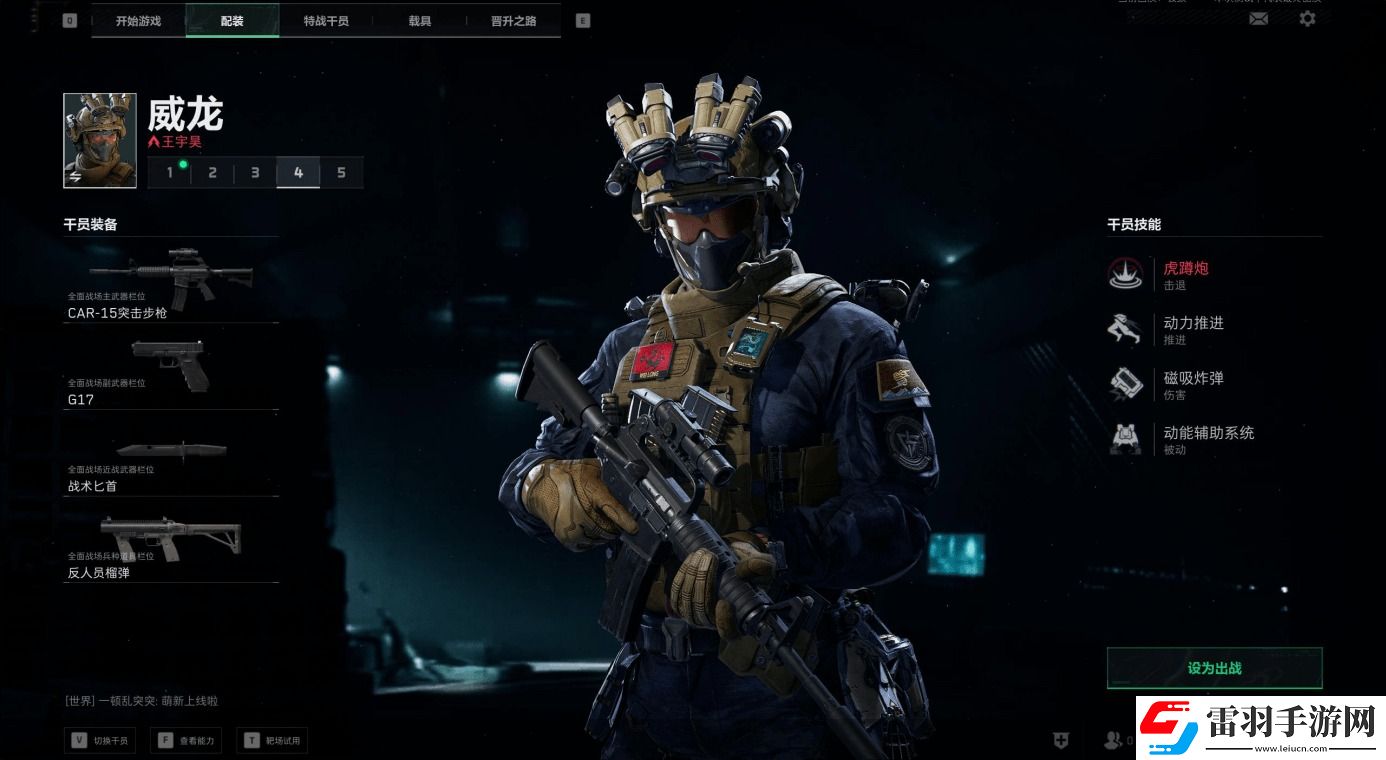Screen dimensions: 1386x760
Task: Inspect the 磁吸炸弹 skill
Action: point(1192,384)
